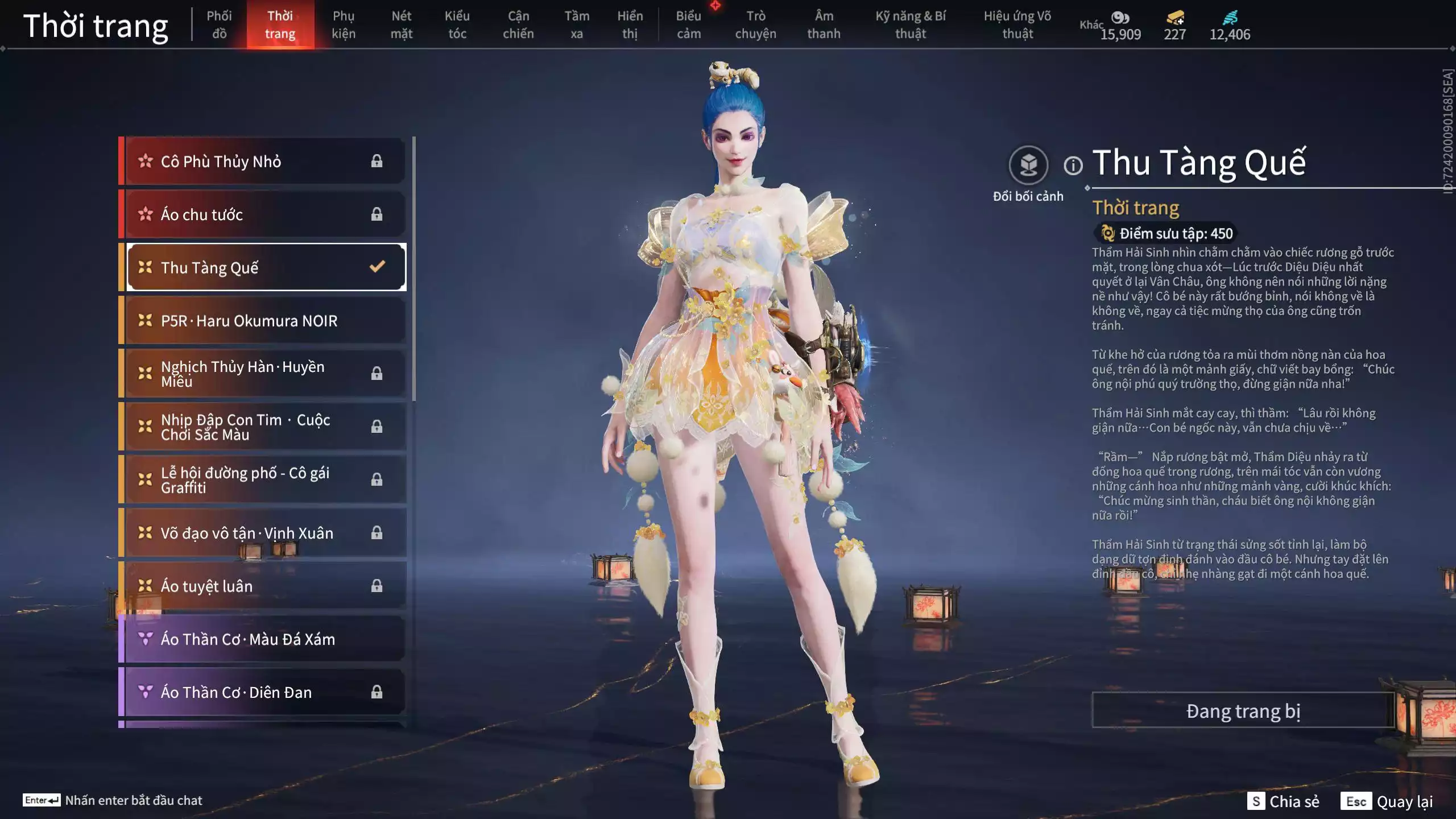Switch to the Biểu cảm tab

[x=688, y=25]
